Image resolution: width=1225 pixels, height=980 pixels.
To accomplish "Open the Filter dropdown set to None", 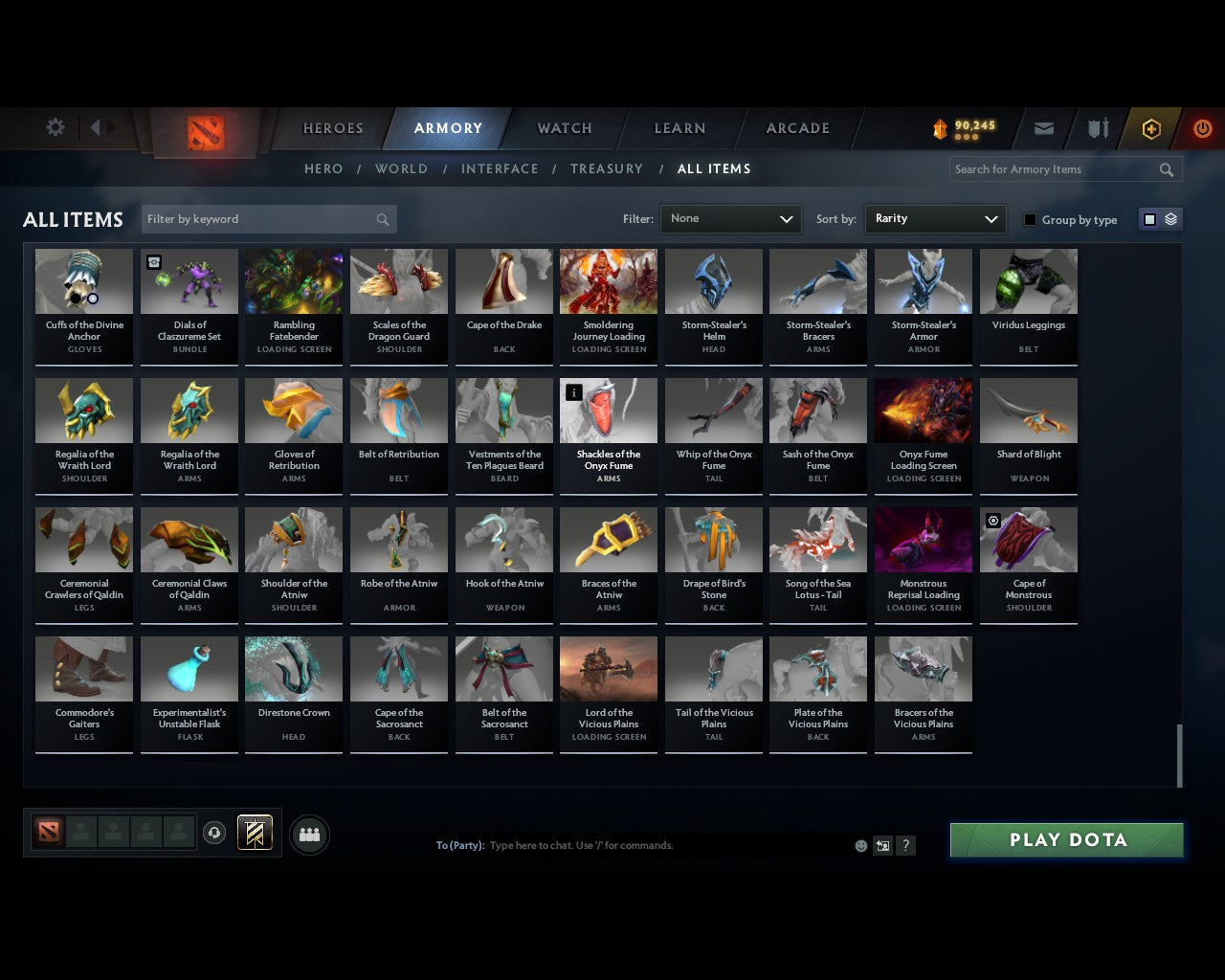I will point(730,219).
